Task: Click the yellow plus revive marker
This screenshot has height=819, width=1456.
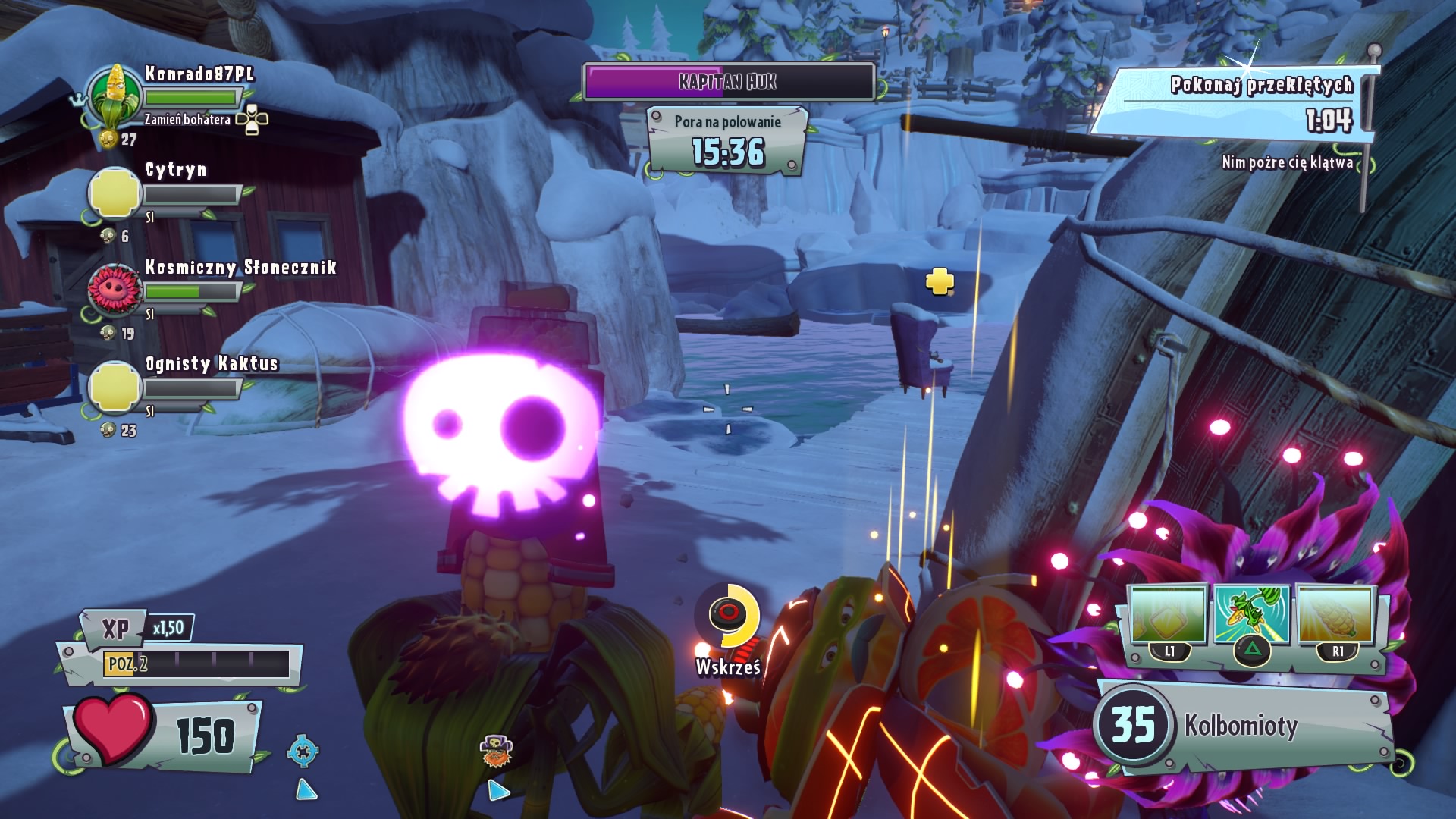Action: [940, 281]
